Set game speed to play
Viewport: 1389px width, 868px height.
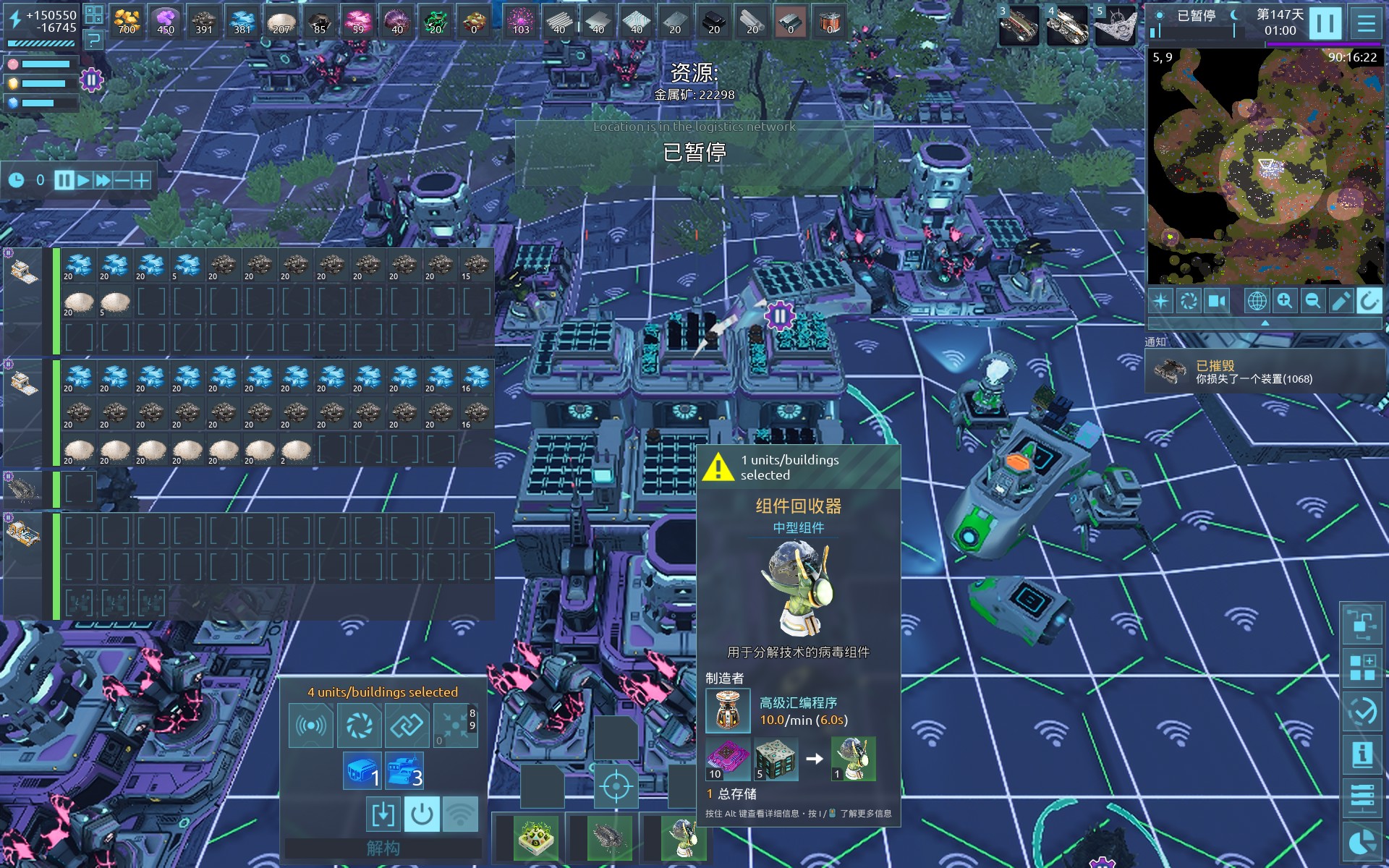point(84,180)
